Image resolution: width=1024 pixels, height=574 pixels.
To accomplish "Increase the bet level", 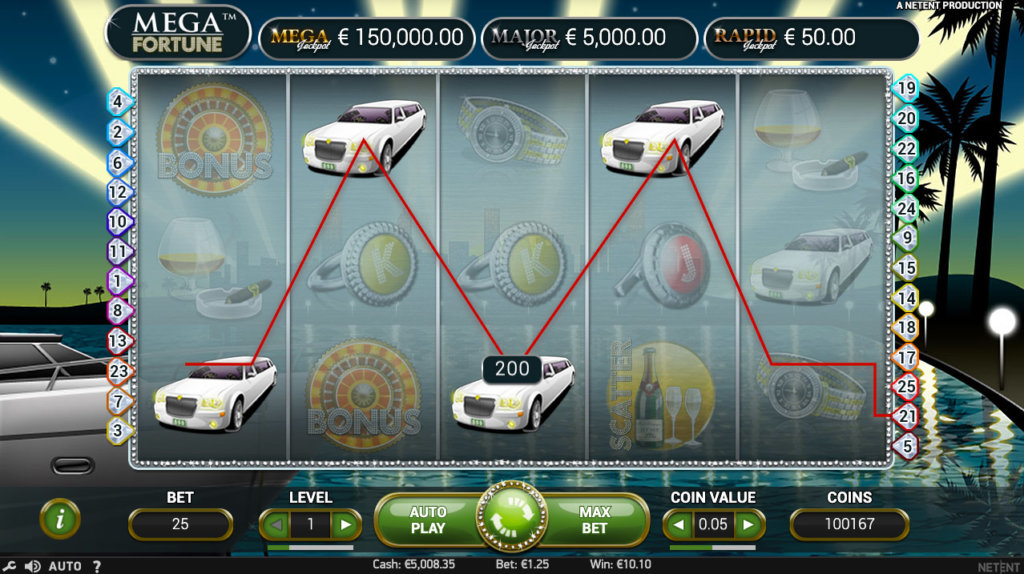I will tap(345, 524).
